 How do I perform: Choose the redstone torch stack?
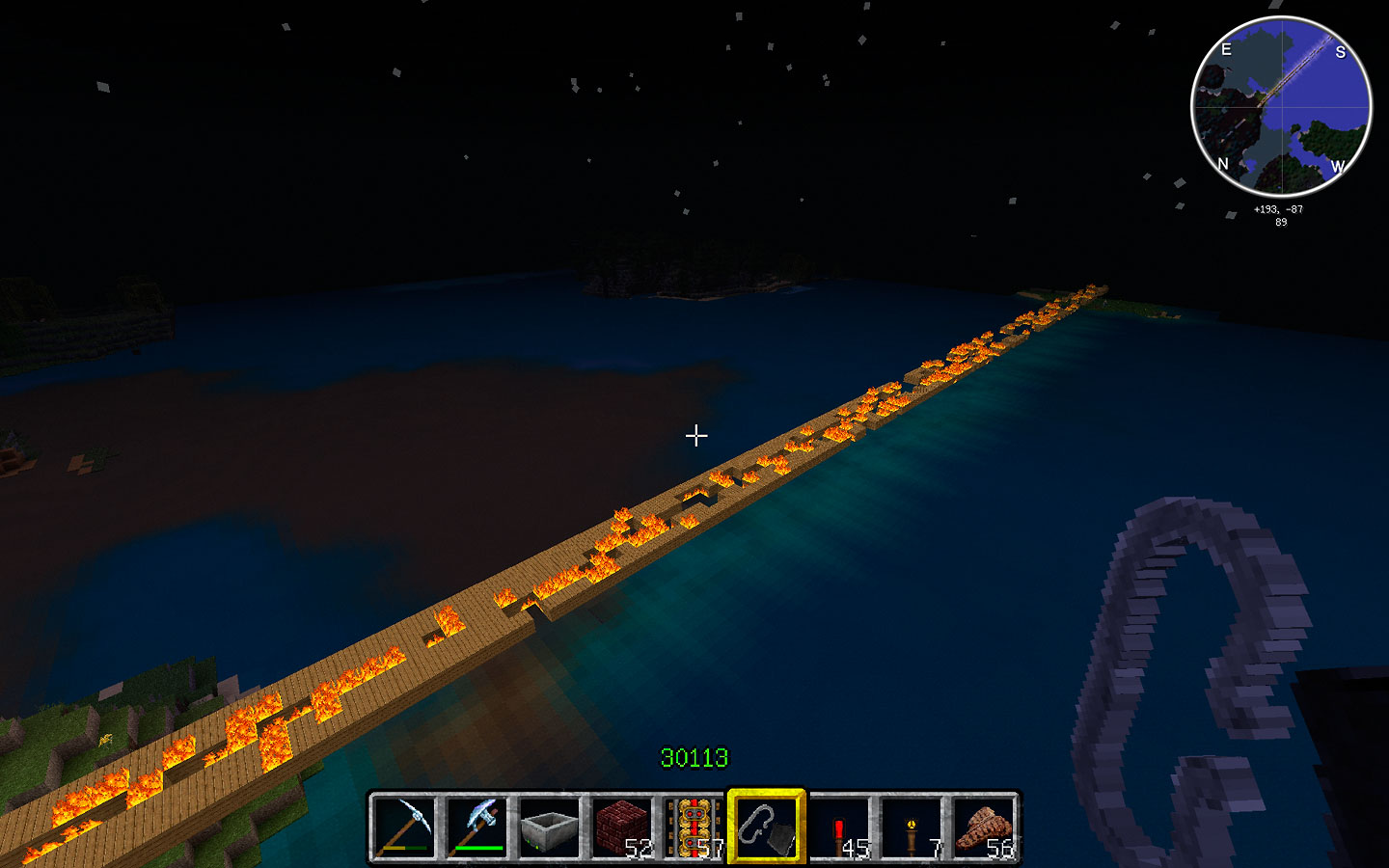839,827
